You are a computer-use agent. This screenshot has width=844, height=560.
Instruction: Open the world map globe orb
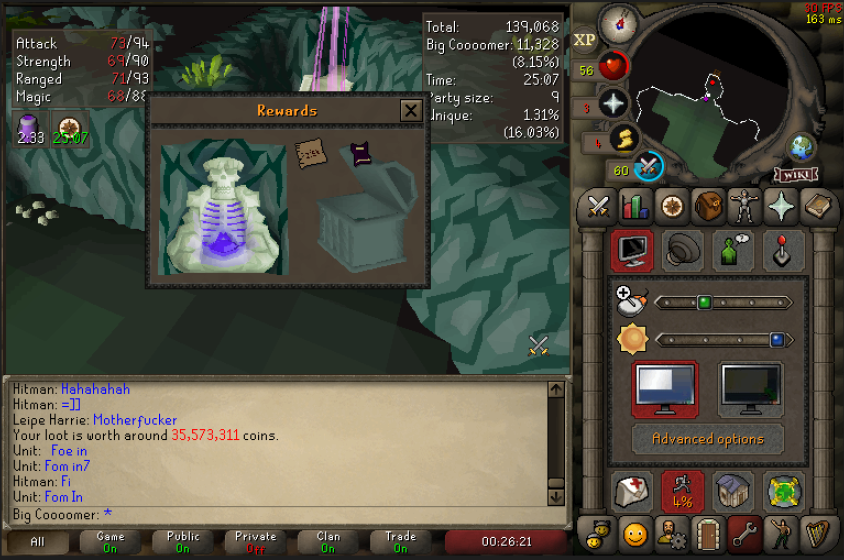pos(800,146)
